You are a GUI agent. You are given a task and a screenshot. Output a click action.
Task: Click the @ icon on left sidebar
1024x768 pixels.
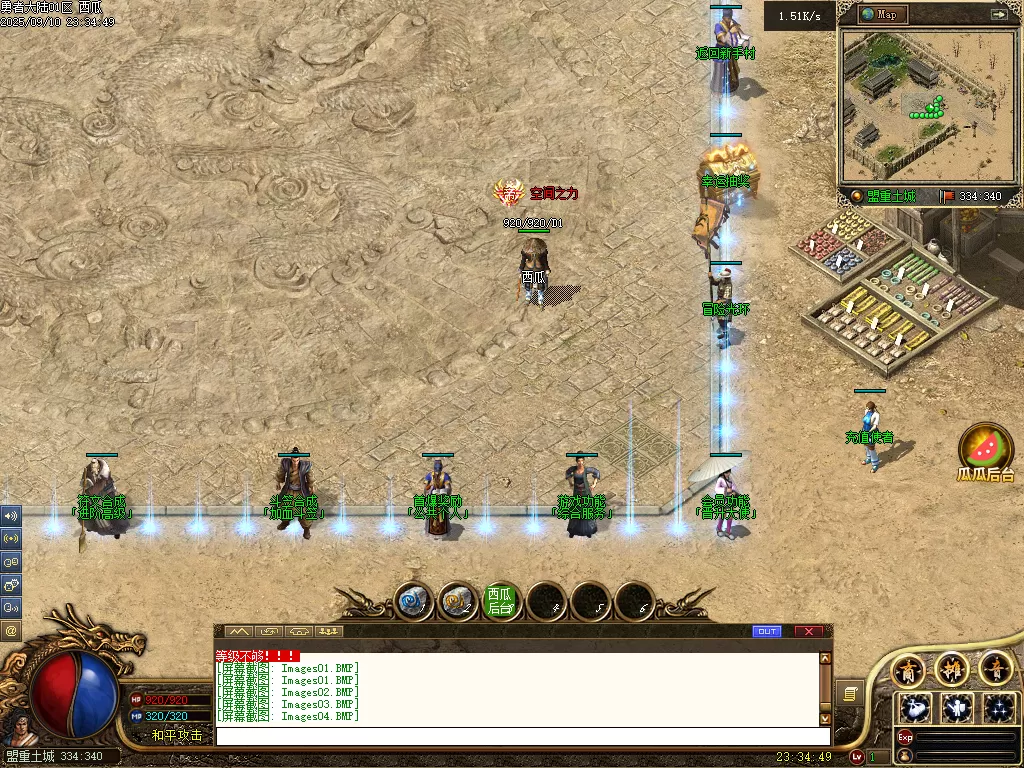(11, 630)
